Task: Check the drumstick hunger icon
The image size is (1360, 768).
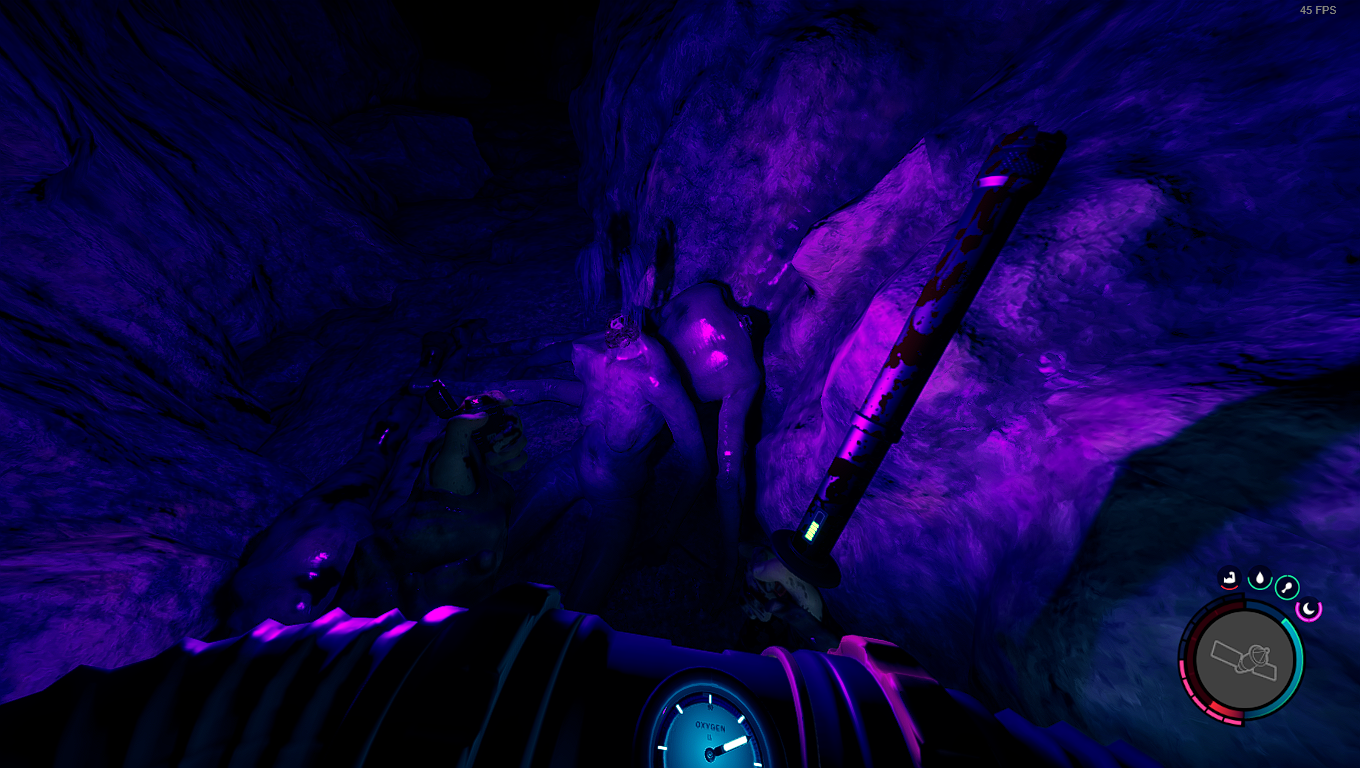Action: point(1287,587)
